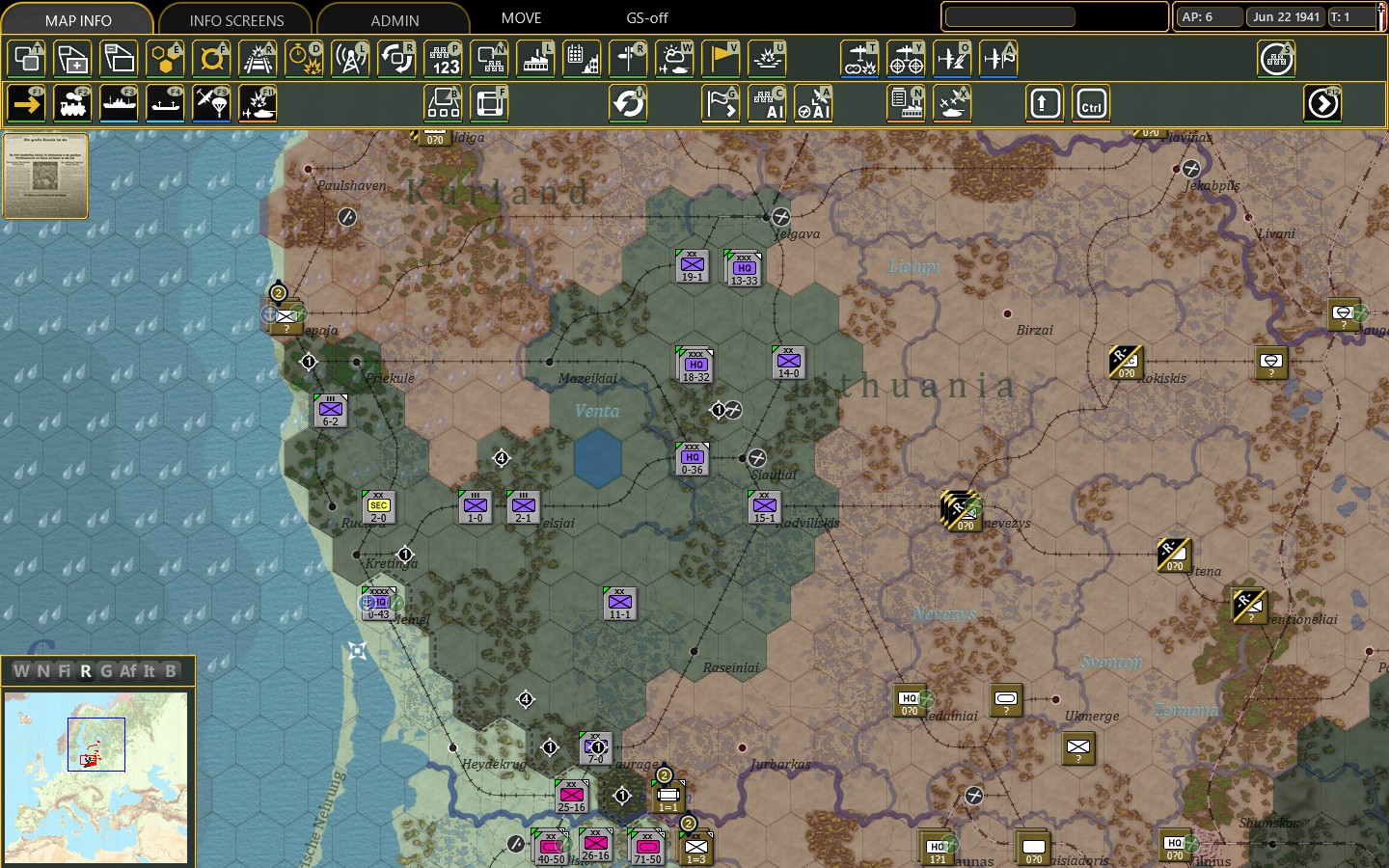Toggle the radio tower overlay button
Viewport: 1389px width, 868px height.
(x=351, y=59)
